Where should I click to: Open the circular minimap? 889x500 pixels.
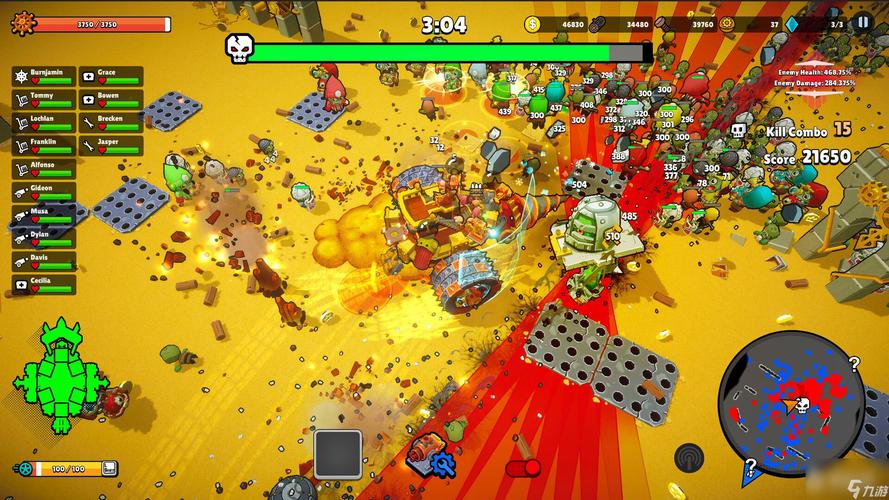click(792, 404)
